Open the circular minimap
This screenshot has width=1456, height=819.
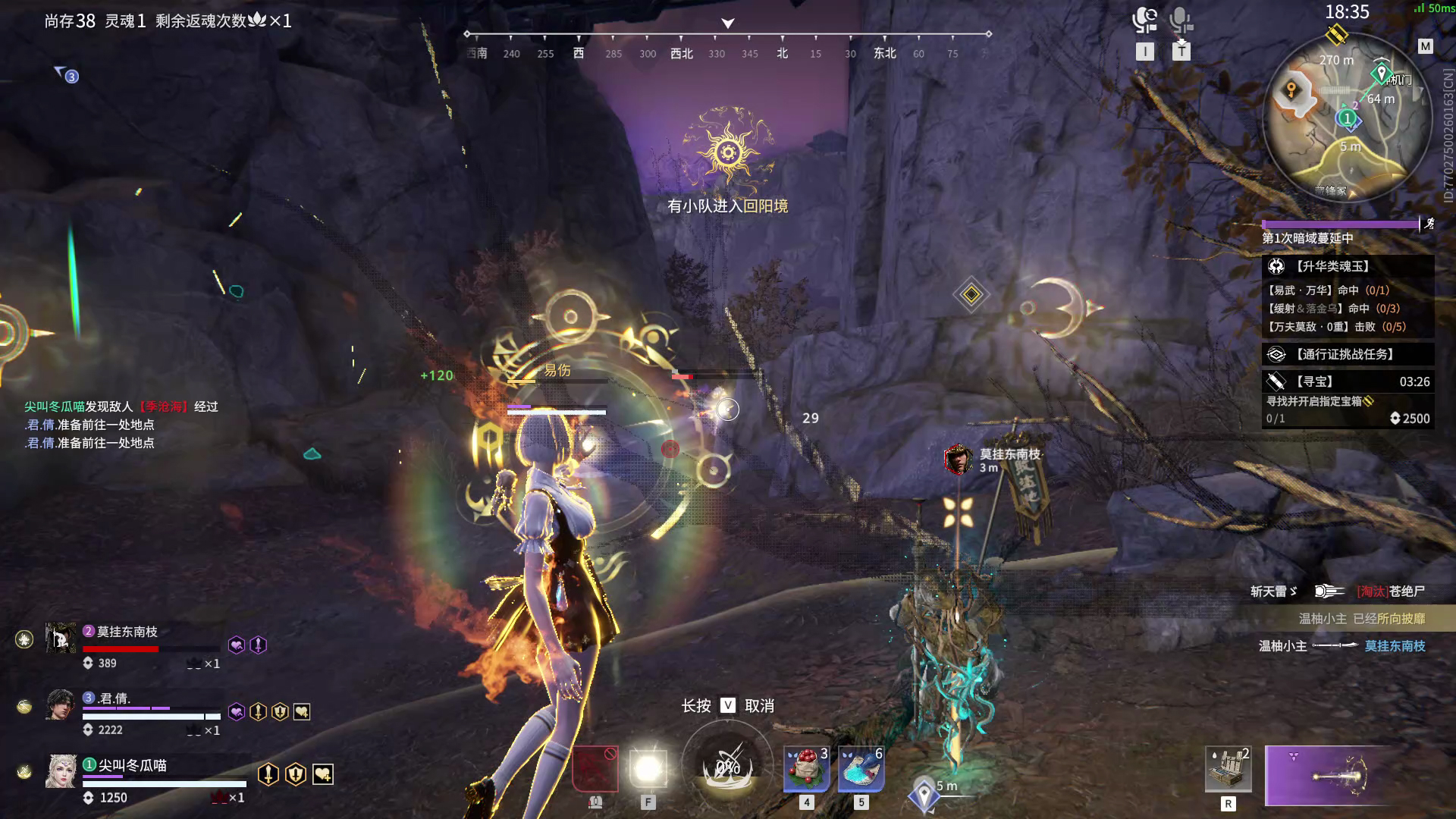coord(1339,118)
